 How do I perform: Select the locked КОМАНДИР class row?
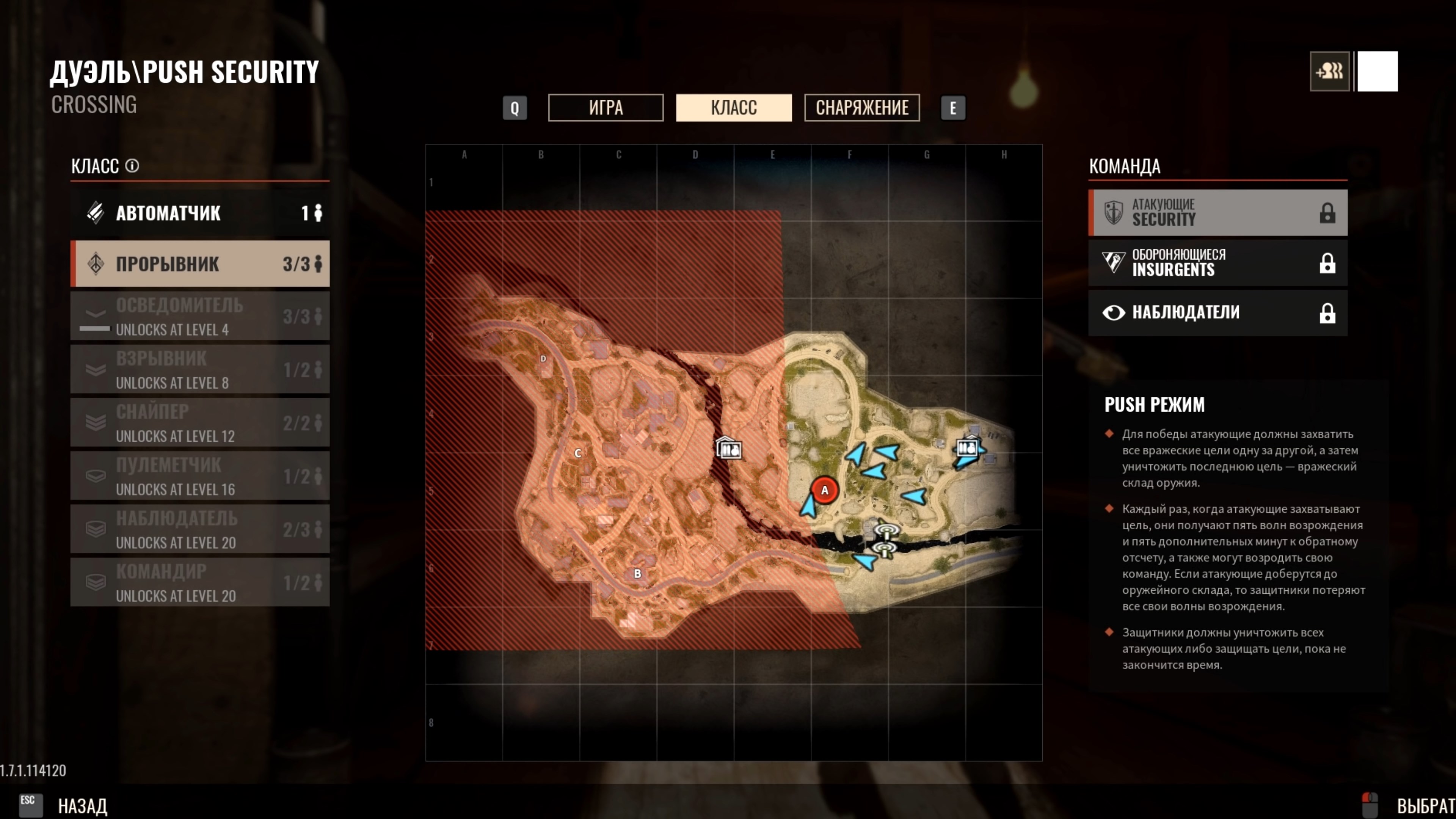(x=199, y=582)
